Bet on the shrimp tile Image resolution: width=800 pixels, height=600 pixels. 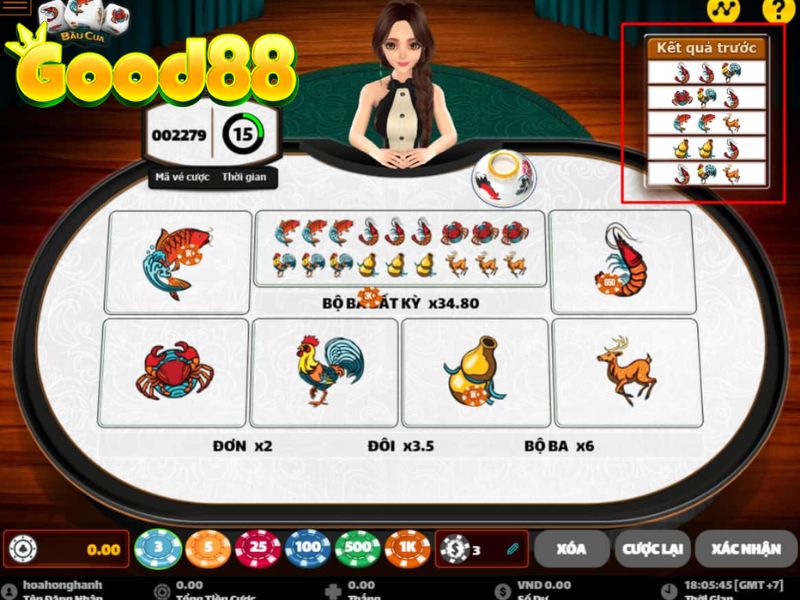click(621, 262)
